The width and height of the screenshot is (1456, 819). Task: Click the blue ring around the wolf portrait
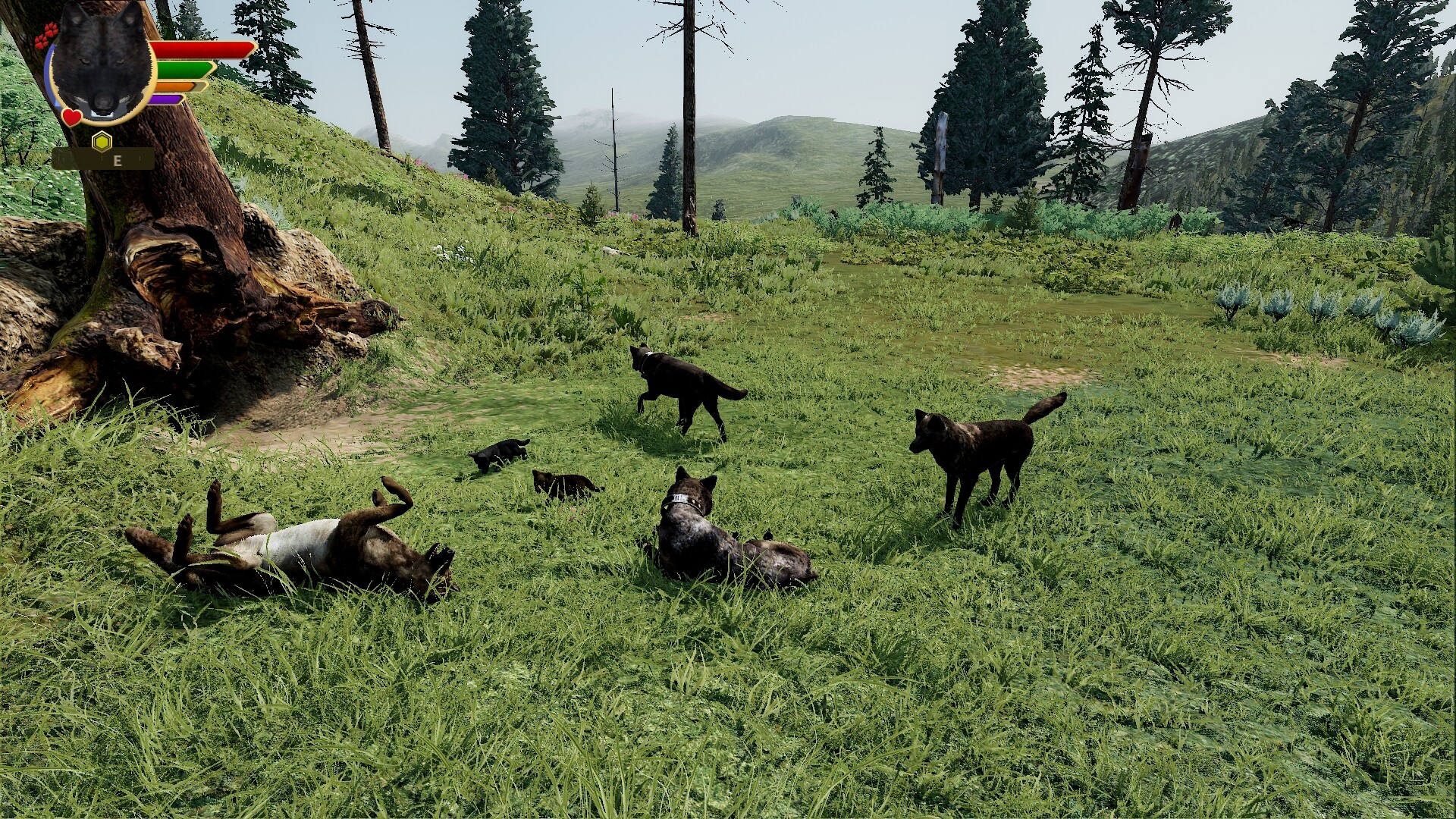point(50,76)
